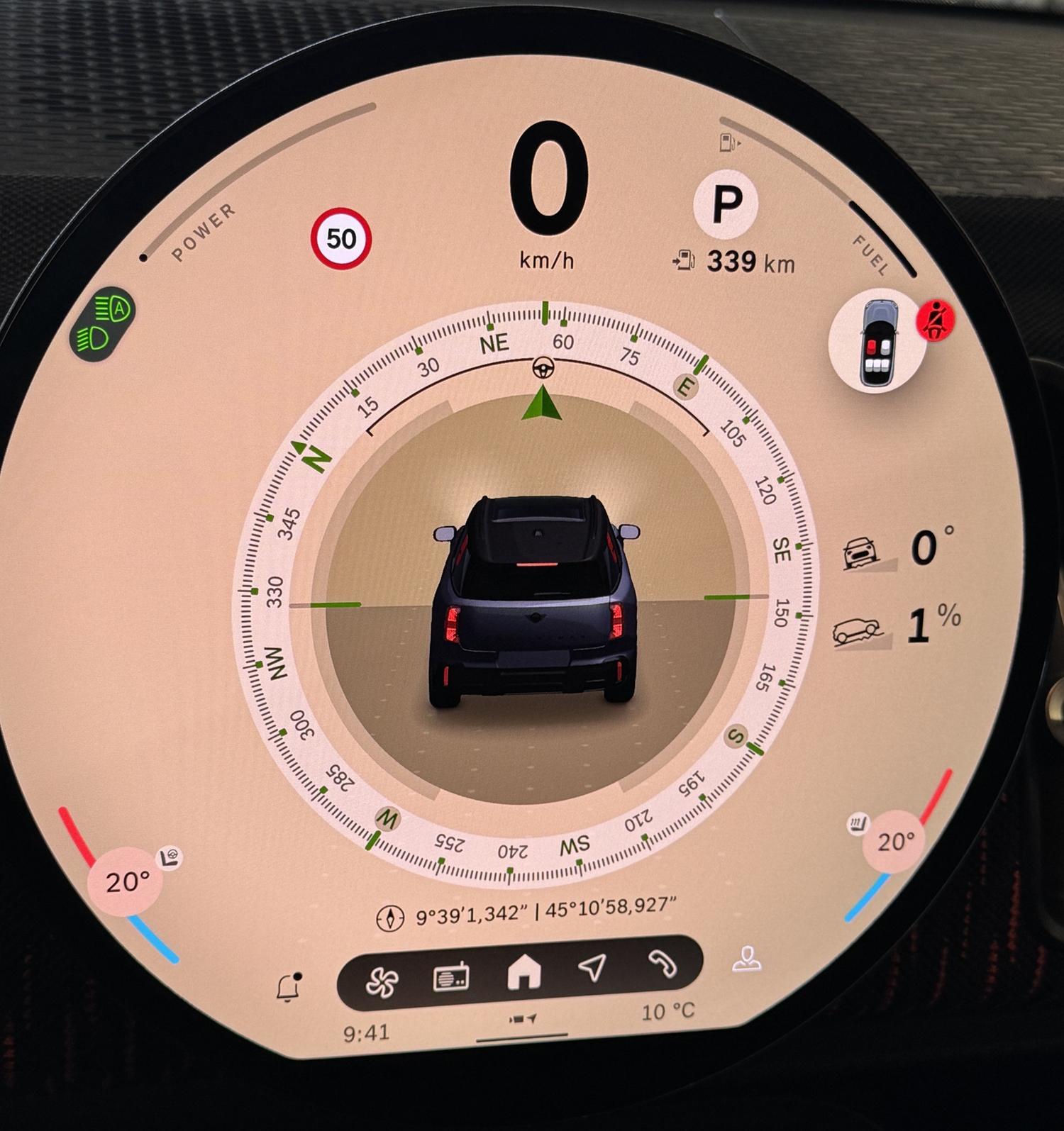Viewport: 1064px width, 1131px height.
Task: Open the climate fan menu
Action: pyautogui.click(x=382, y=981)
